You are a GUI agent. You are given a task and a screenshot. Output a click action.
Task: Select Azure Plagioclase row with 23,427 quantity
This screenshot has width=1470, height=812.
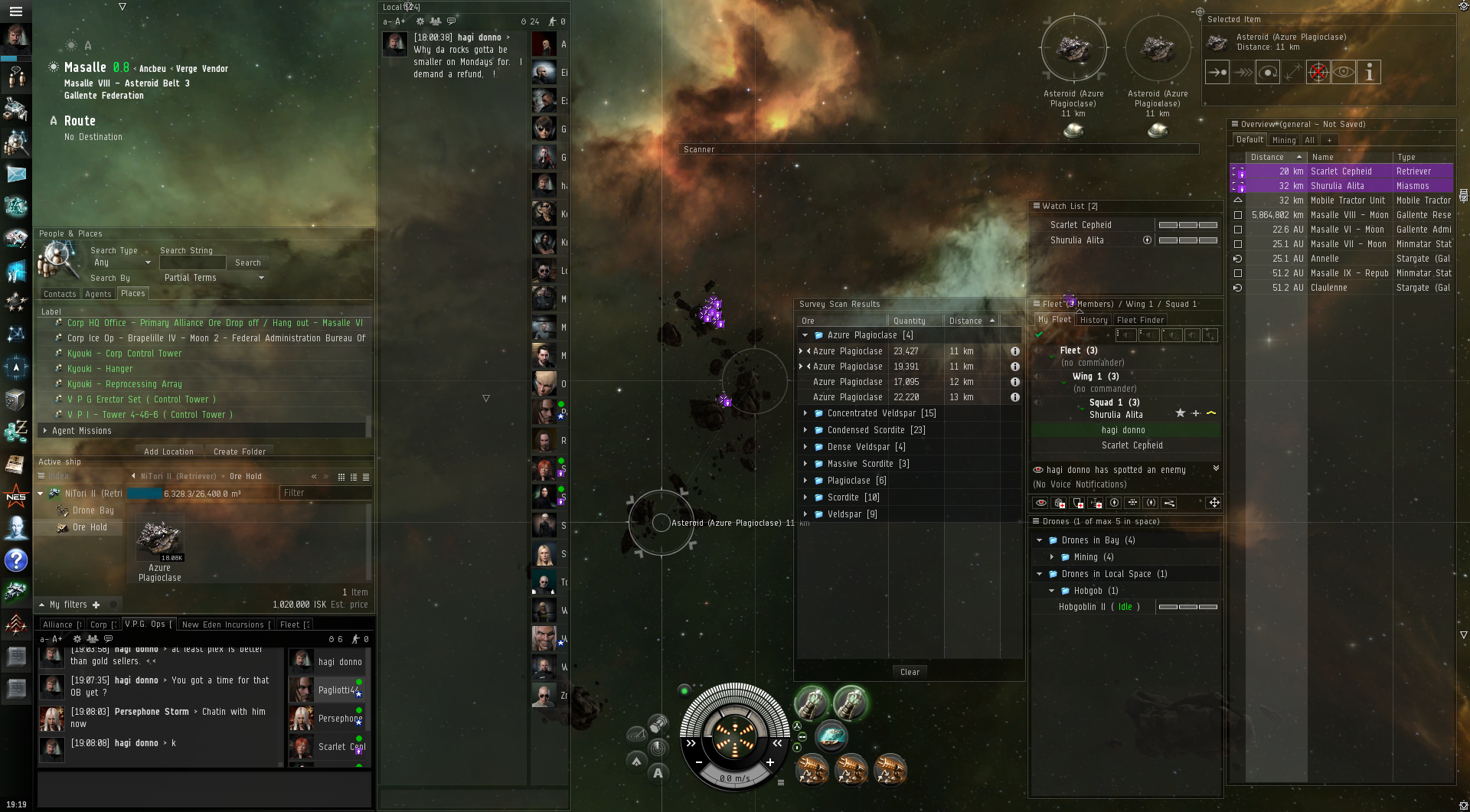[848, 351]
